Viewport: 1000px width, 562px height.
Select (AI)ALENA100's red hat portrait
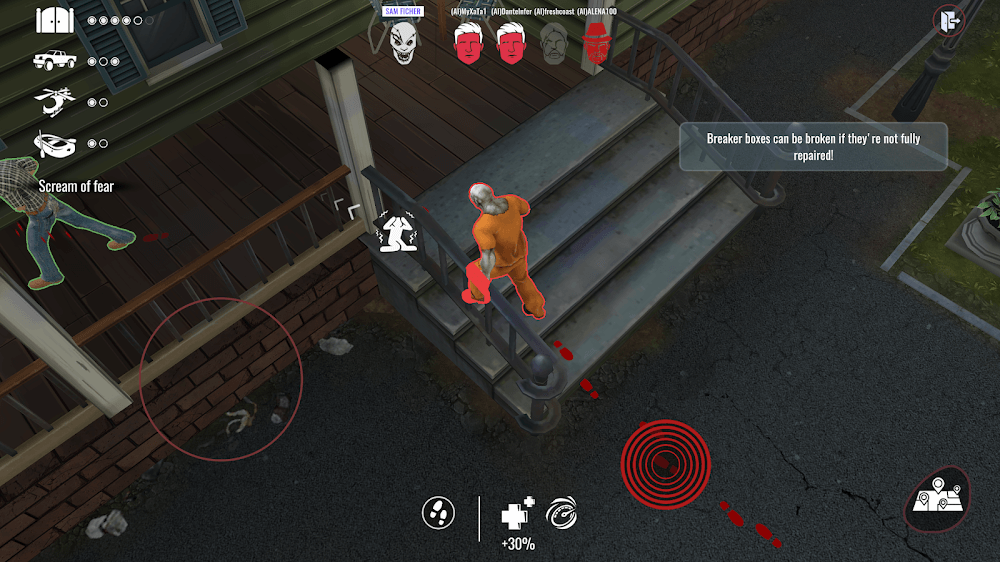596,44
